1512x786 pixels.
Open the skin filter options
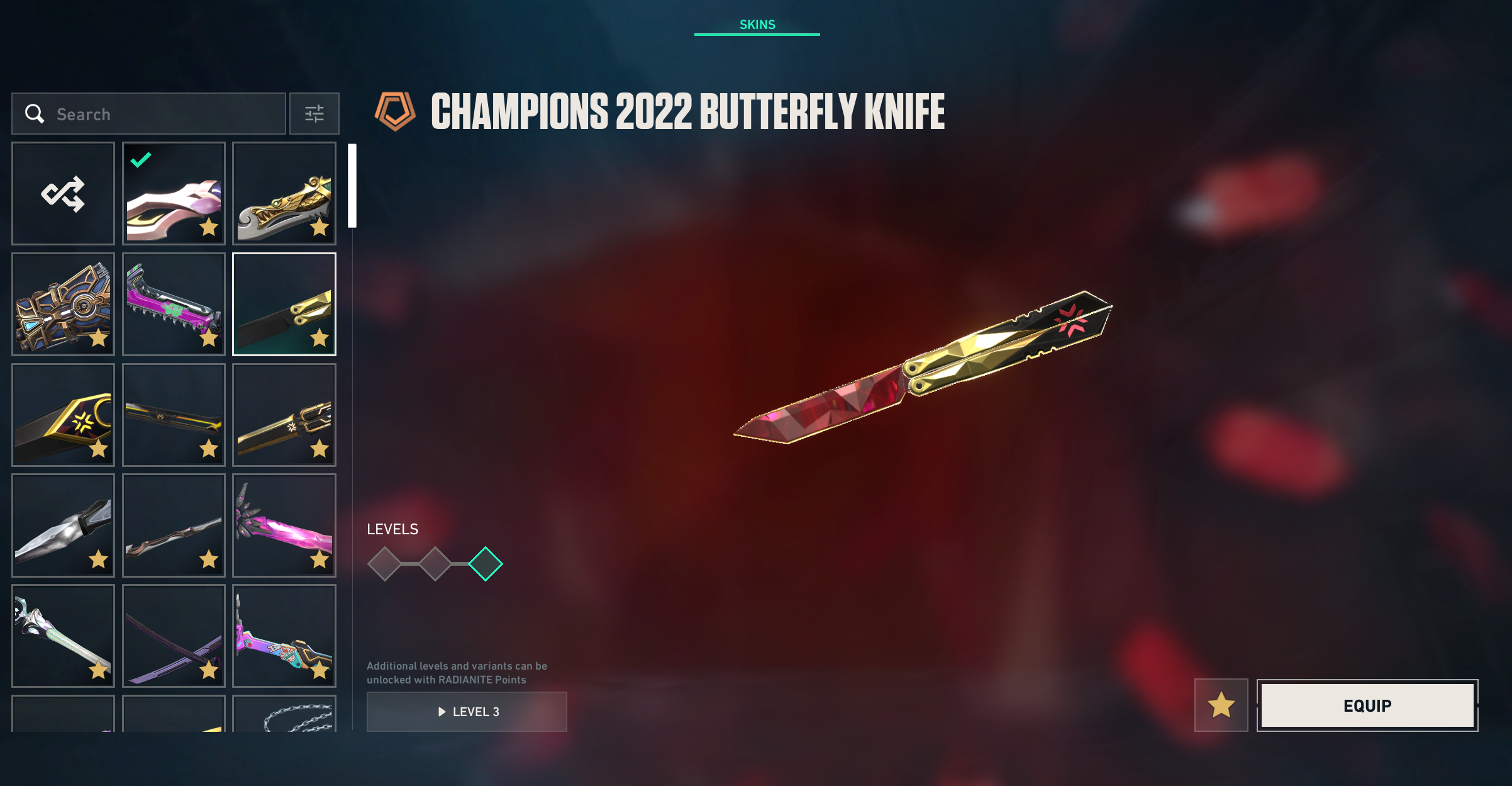point(314,114)
